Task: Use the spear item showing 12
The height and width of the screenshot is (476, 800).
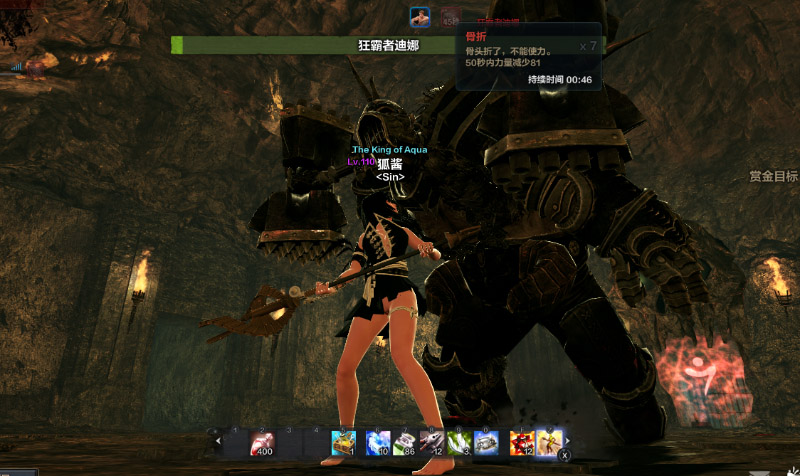Action: [432, 442]
